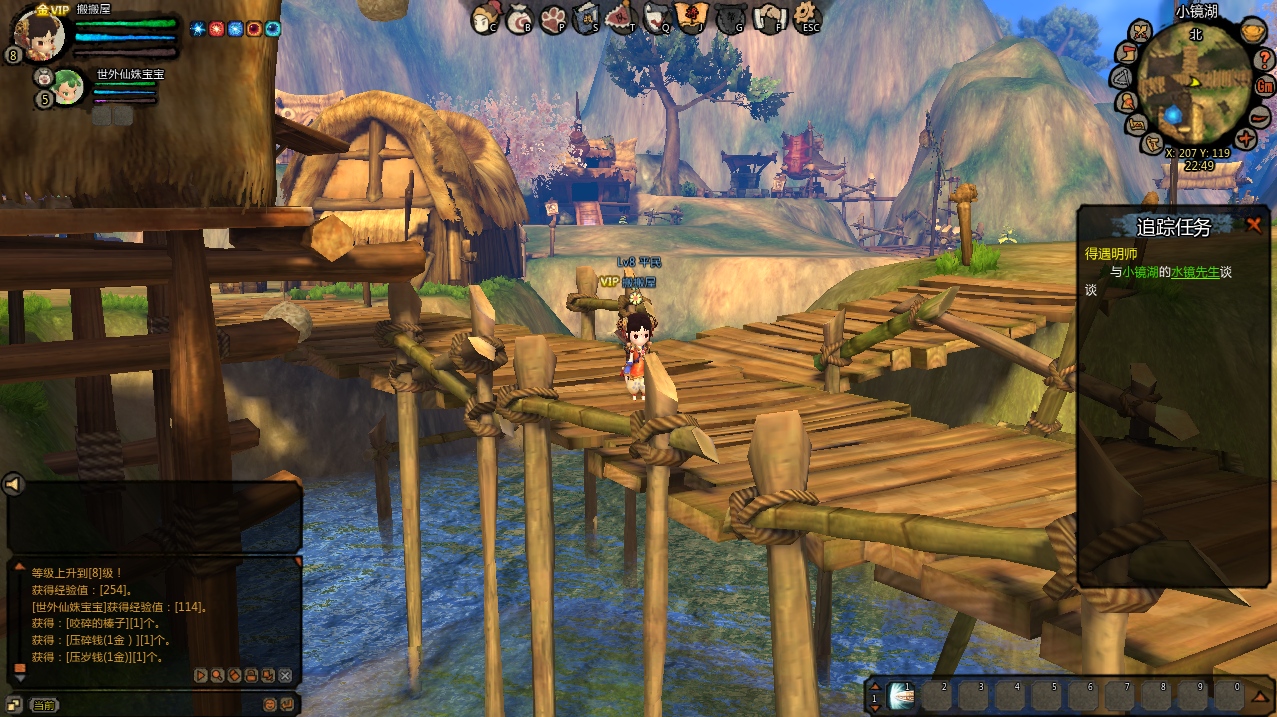This screenshot has width=1277, height=717.
Task: Open the character panel (C) icon
Action: [x=485, y=17]
